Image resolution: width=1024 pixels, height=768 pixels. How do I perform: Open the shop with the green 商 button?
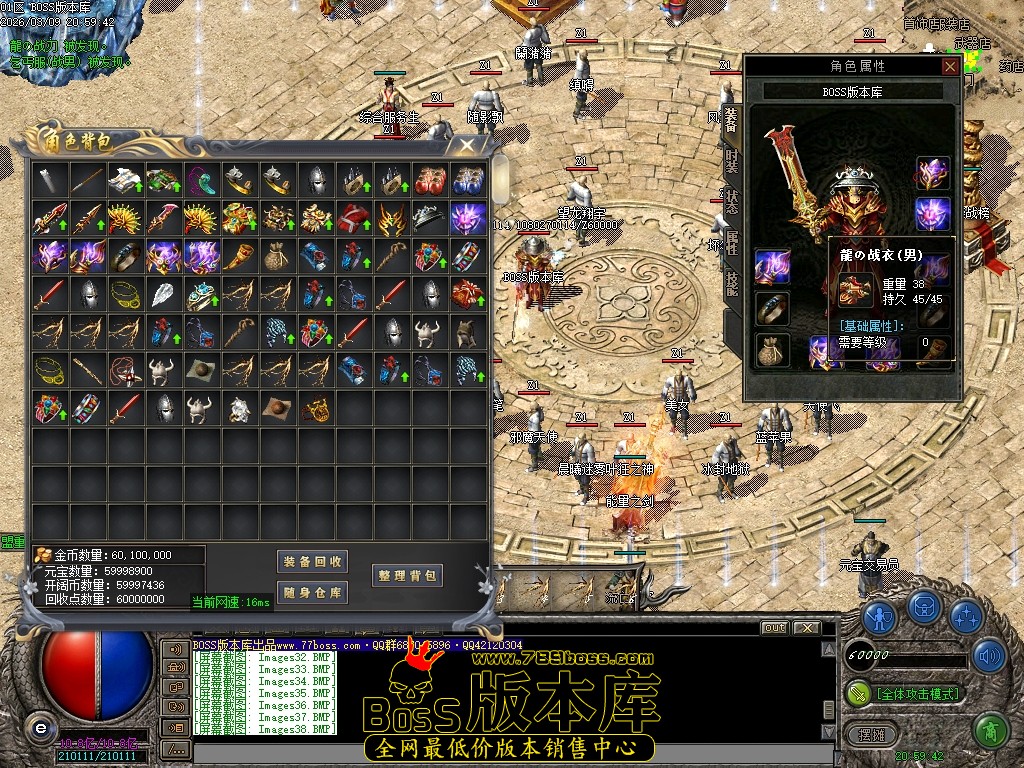(x=989, y=732)
